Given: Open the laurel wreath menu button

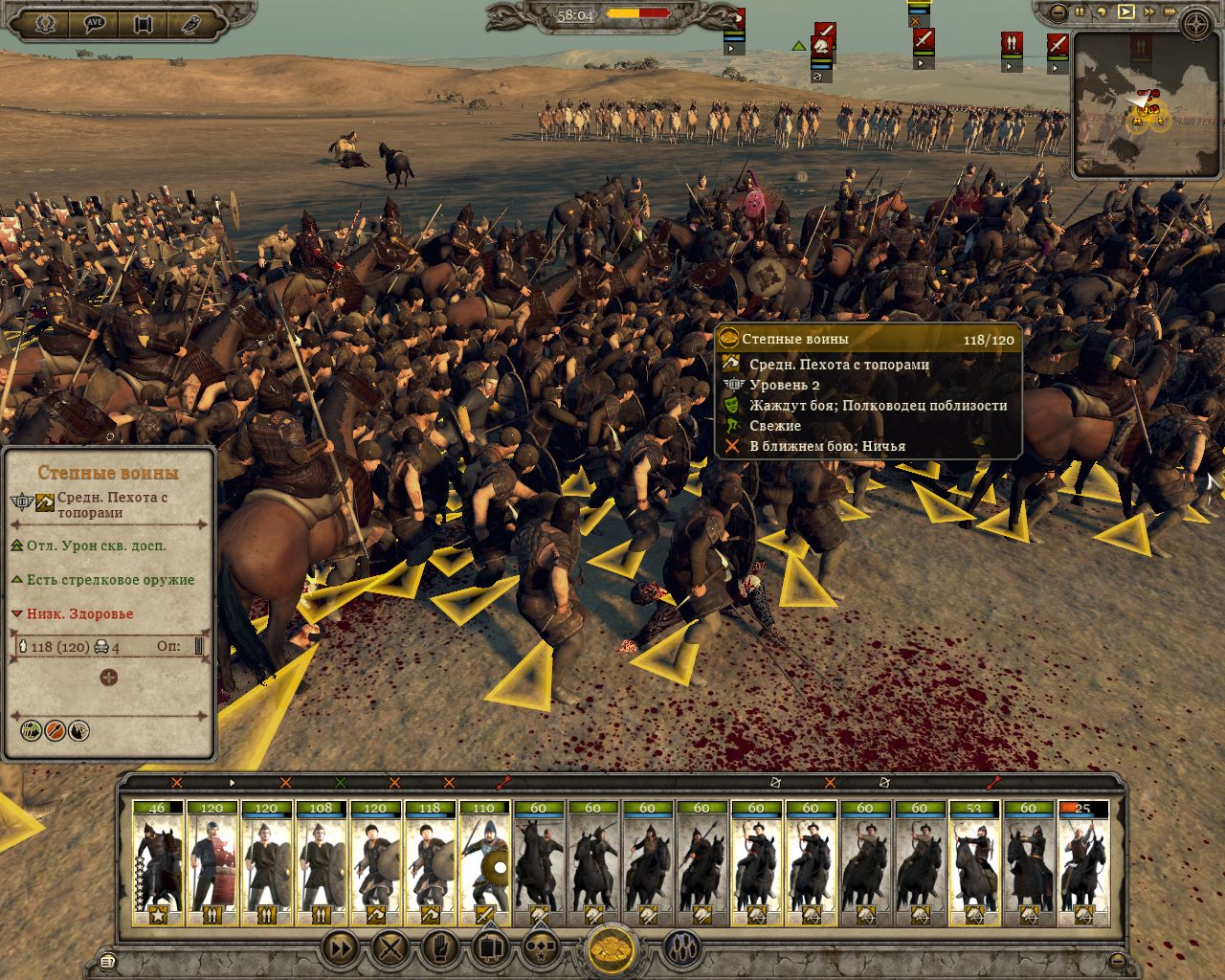Looking at the screenshot, I should pos(44,24).
